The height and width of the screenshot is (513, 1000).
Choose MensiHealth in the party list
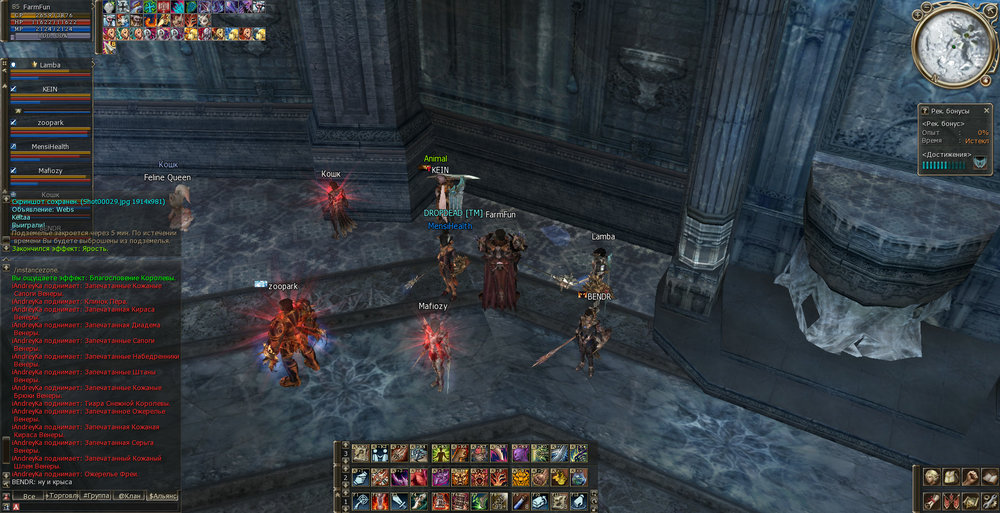(50, 146)
